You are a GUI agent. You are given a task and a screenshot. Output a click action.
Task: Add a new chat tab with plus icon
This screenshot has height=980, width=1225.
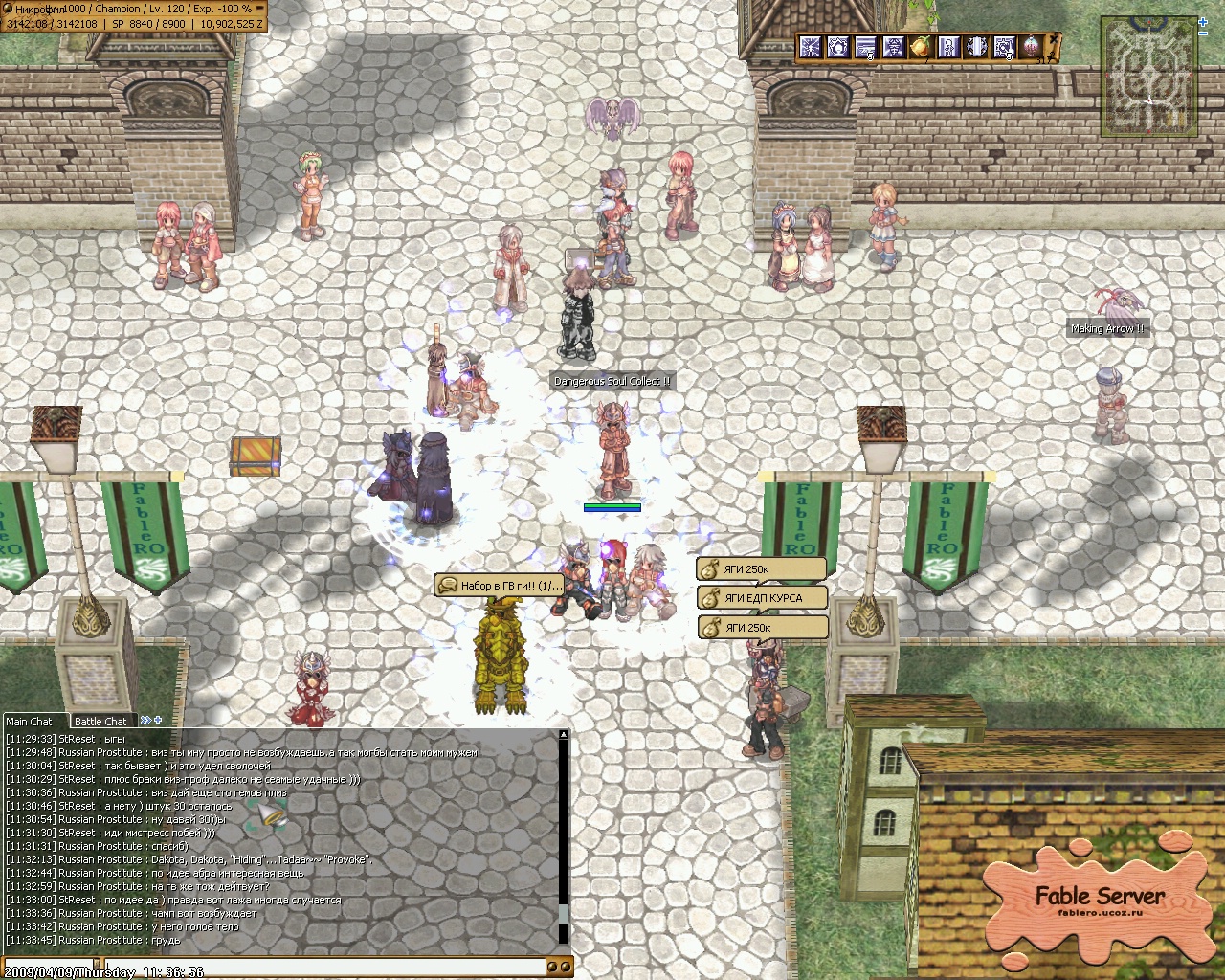pyautogui.click(x=158, y=721)
